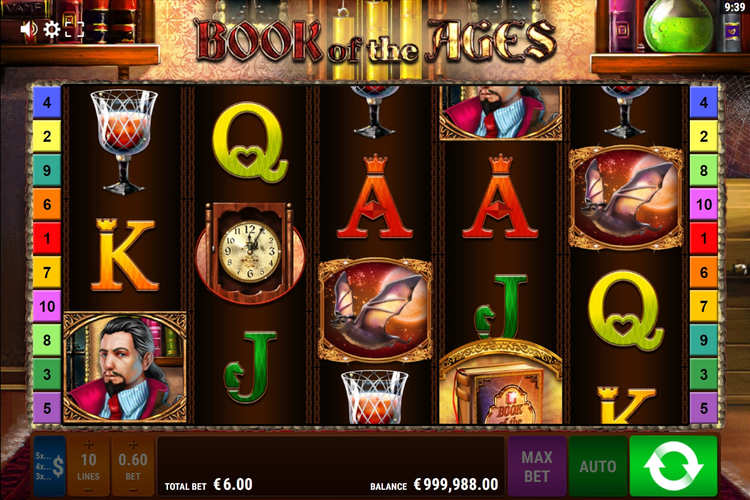
Task: Toggle the sound speaker icon
Action: (28, 29)
